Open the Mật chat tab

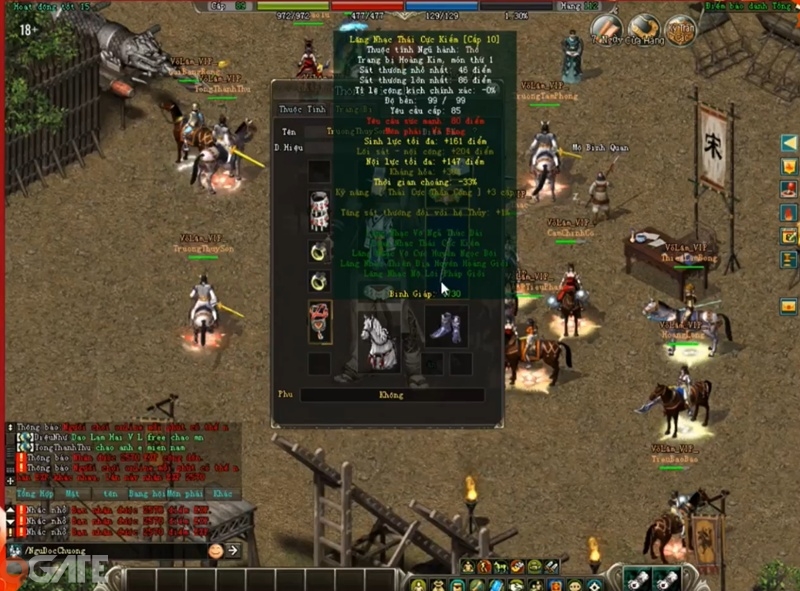coord(72,494)
